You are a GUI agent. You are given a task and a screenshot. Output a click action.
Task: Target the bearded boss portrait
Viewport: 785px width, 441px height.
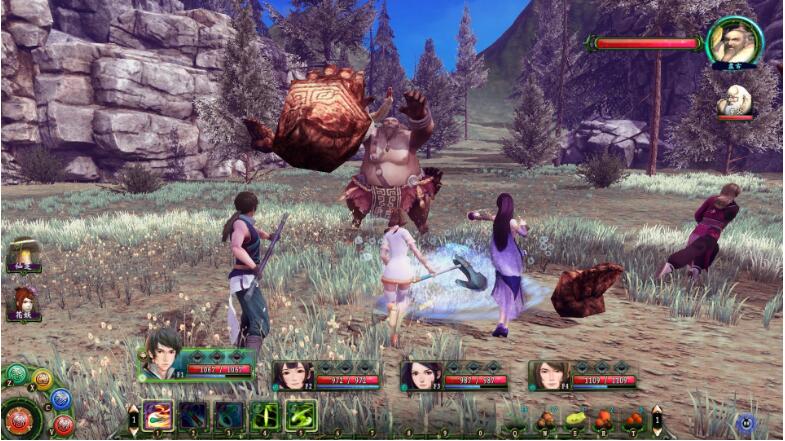click(734, 41)
